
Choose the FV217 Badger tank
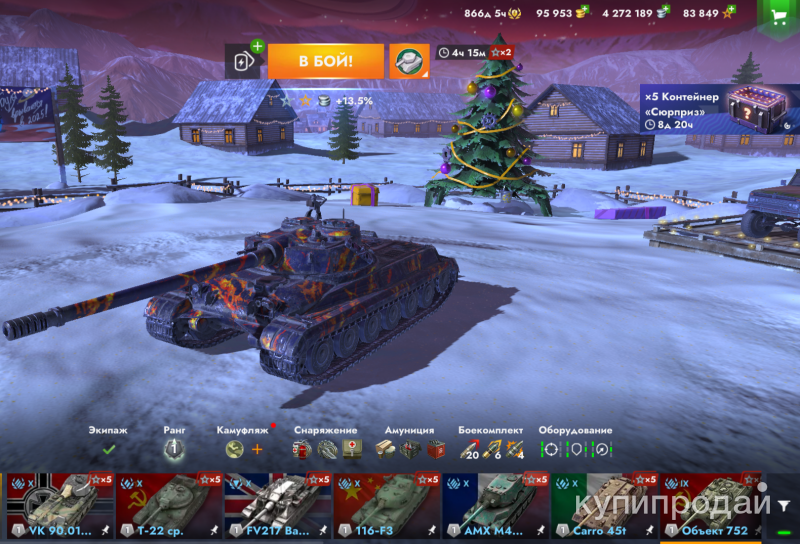point(277,505)
